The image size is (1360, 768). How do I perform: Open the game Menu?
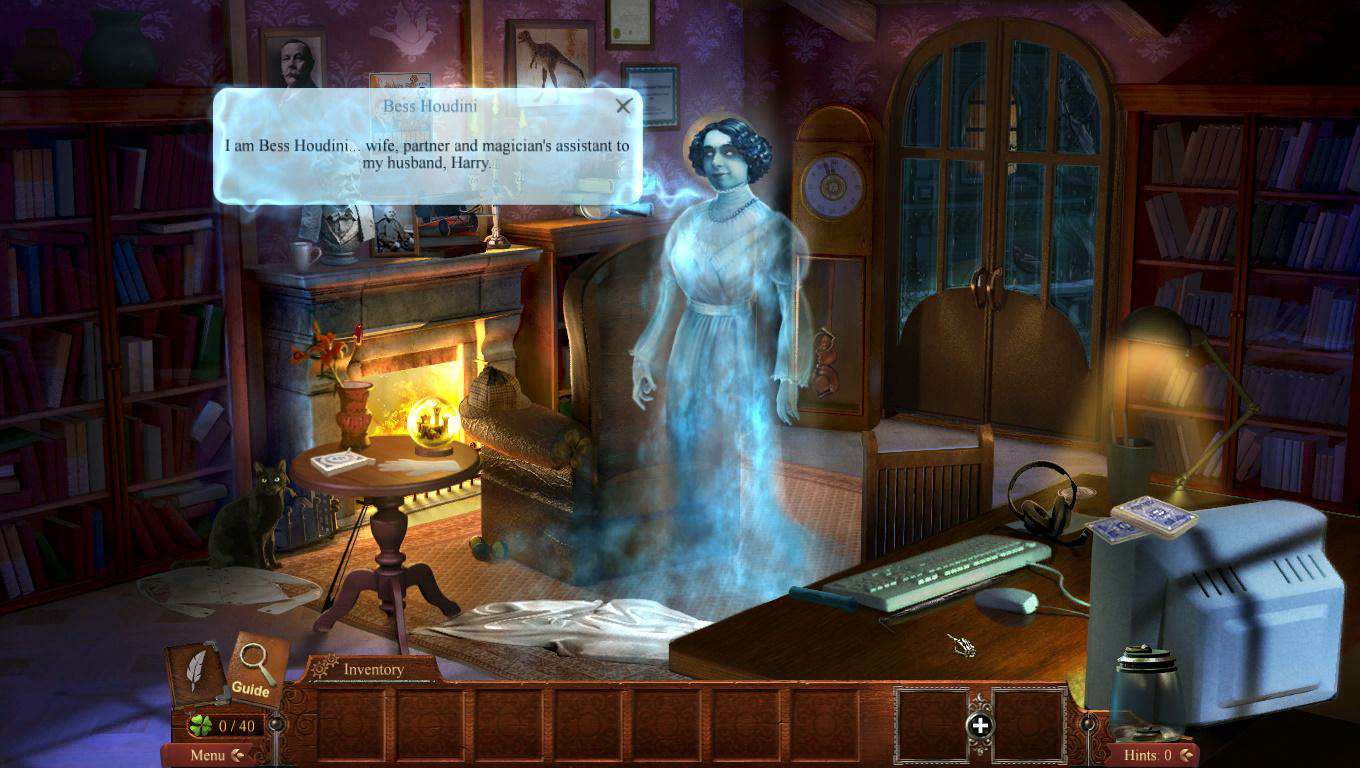[x=208, y=755]
